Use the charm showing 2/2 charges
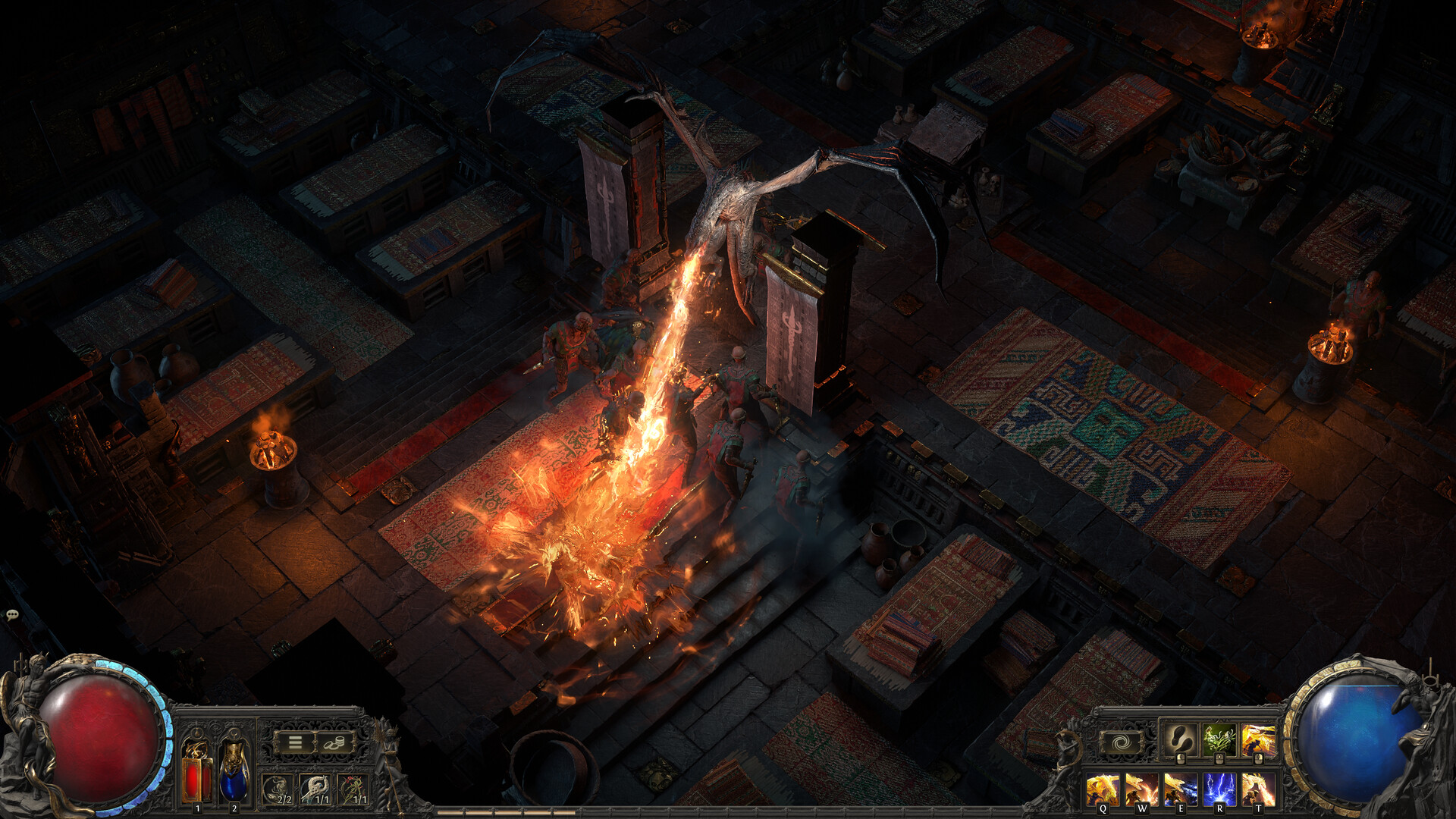The width and height of the screenshot is (1456, 819). pos(278,790)
